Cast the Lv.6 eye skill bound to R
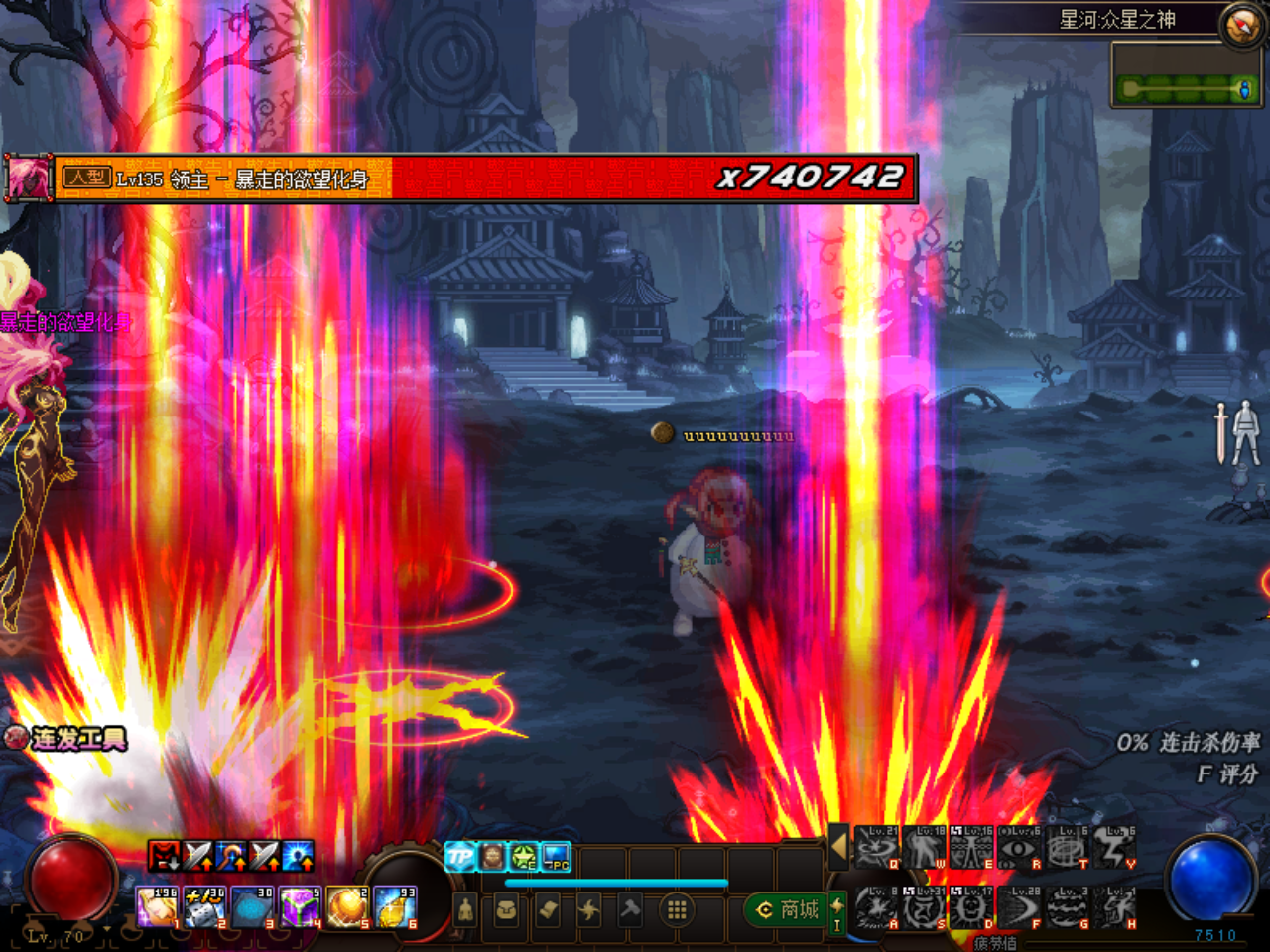 (x=1018, y=848)
